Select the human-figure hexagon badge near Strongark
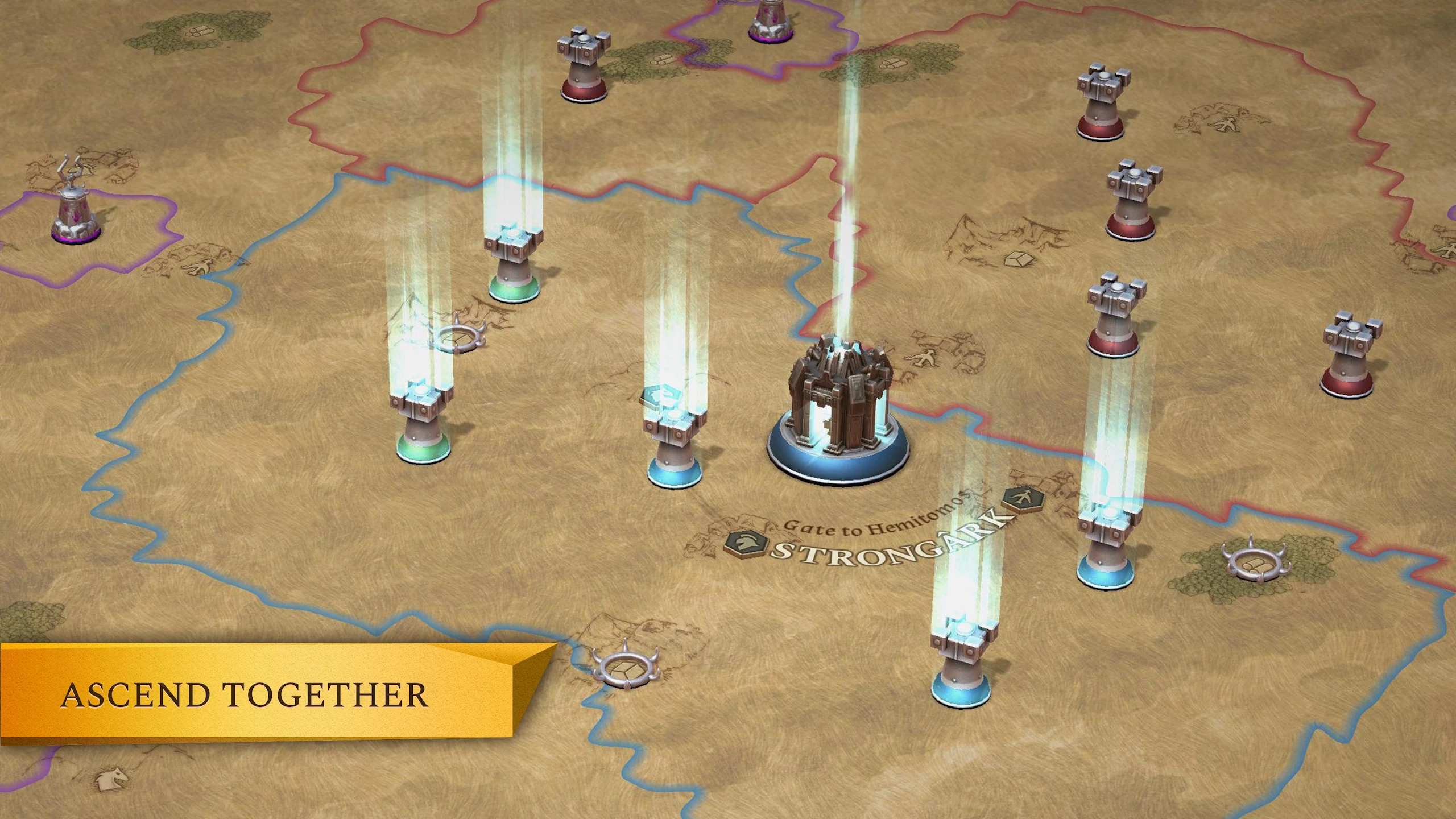This screenshot has height=819, width=1456. tap(1023, 499)
